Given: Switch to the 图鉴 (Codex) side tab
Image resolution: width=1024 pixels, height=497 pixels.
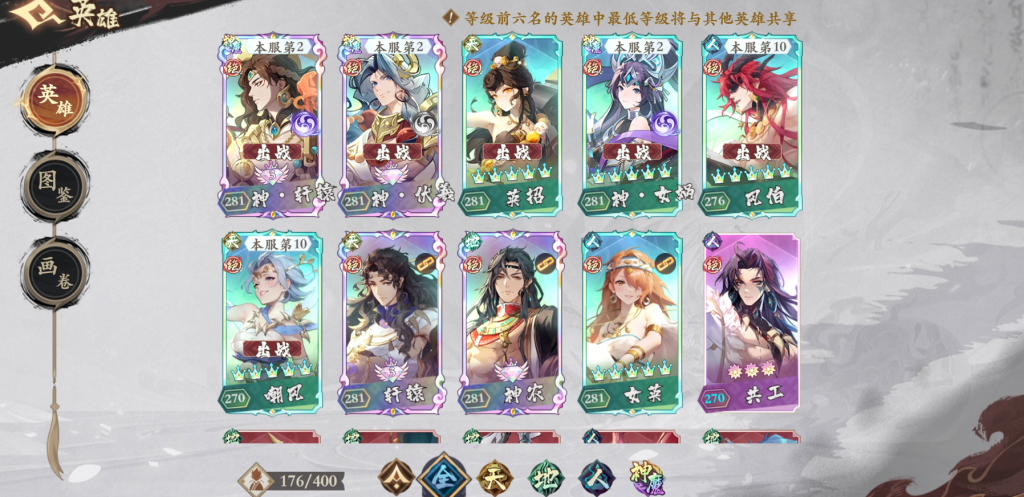Looking at the screenshot, I should [x=54, y=186].
